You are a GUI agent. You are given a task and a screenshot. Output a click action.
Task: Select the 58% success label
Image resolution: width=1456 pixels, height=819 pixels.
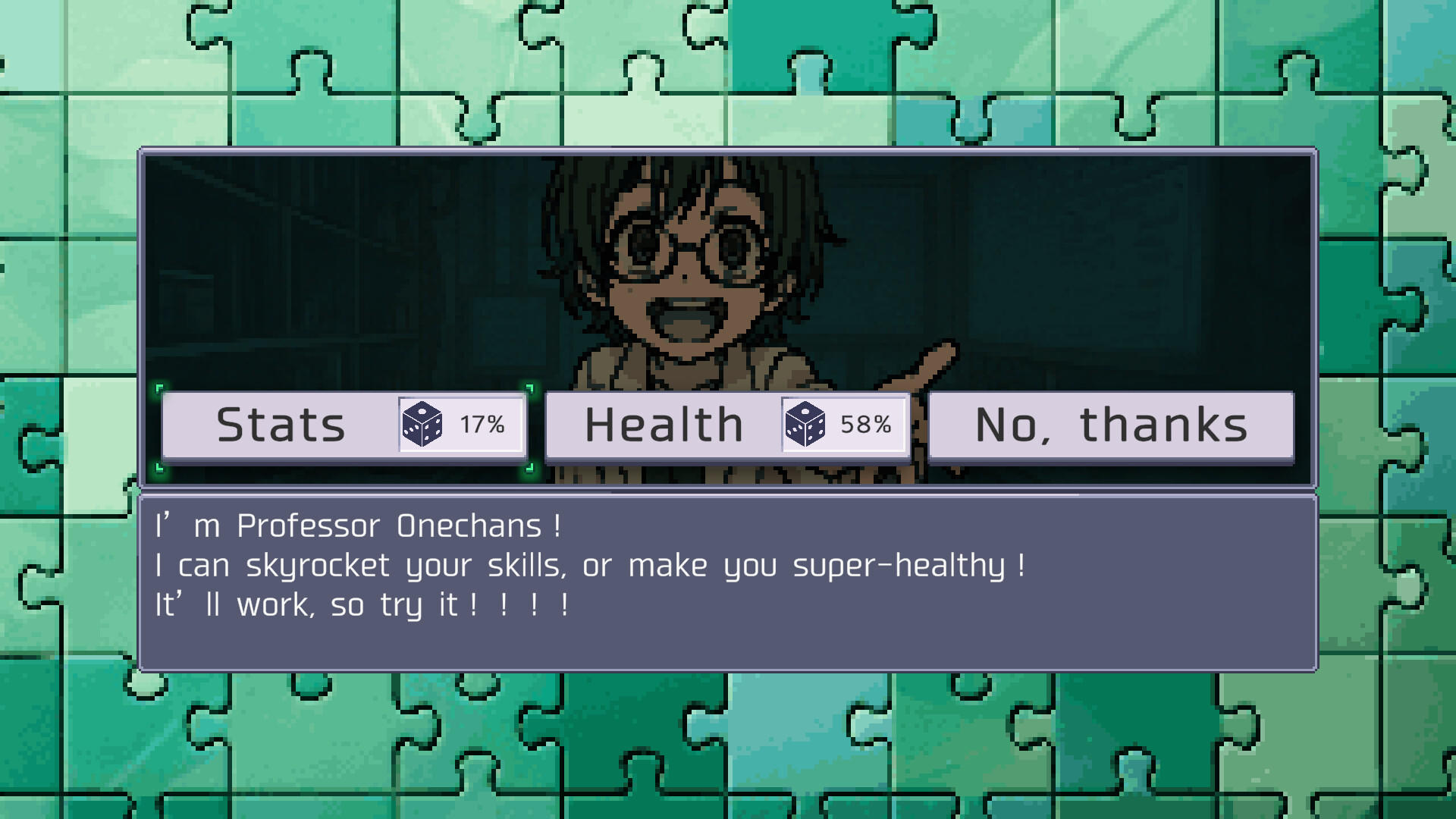[x=866, y=426]
